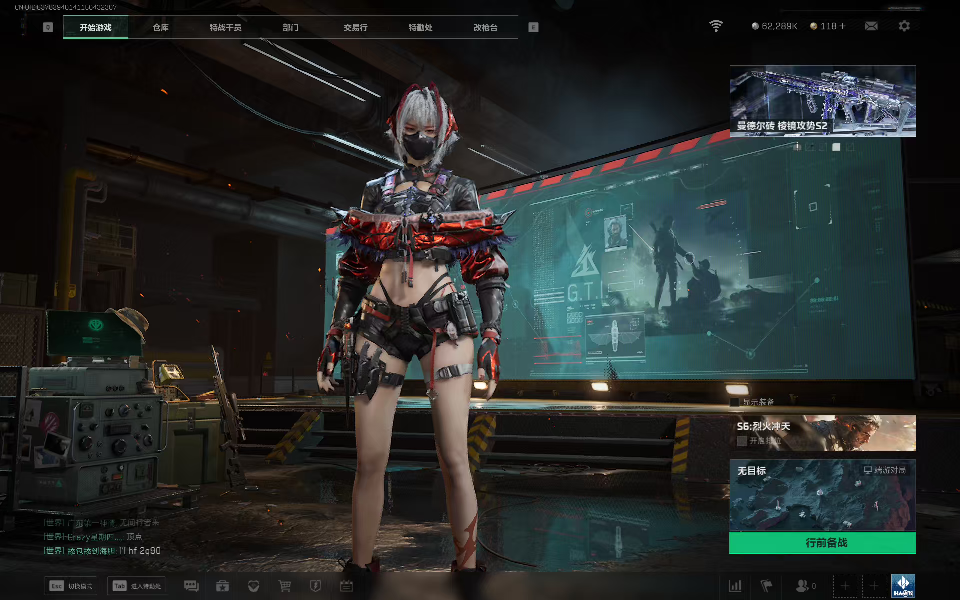
Task: Toggle the 开启排位 ranked checkbox
Action: point(742,440)
